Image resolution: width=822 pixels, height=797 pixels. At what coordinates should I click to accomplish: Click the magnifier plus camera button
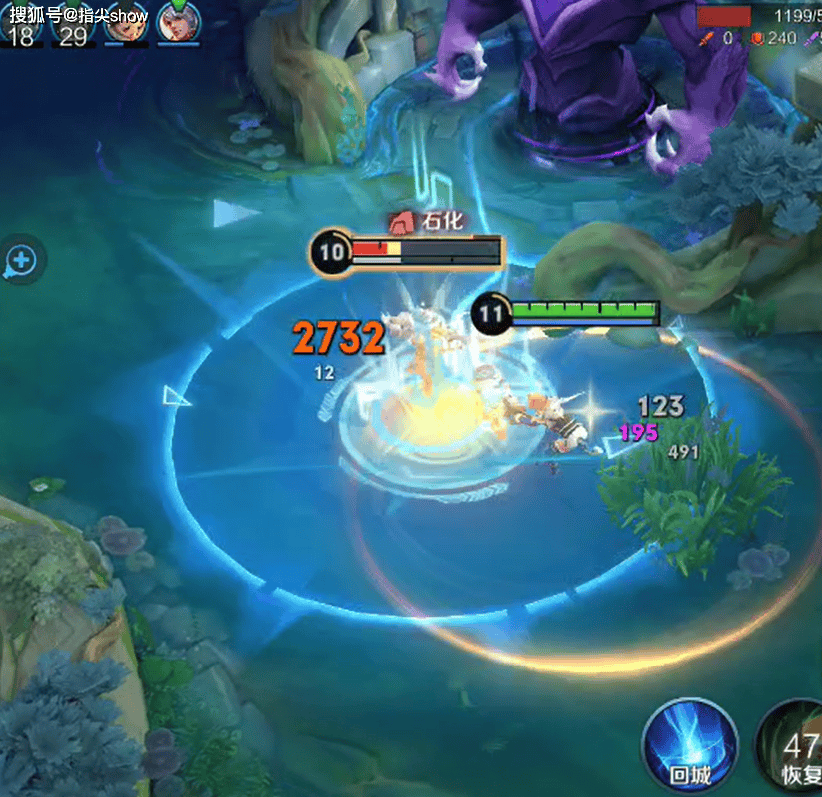[x=21, y=262]
